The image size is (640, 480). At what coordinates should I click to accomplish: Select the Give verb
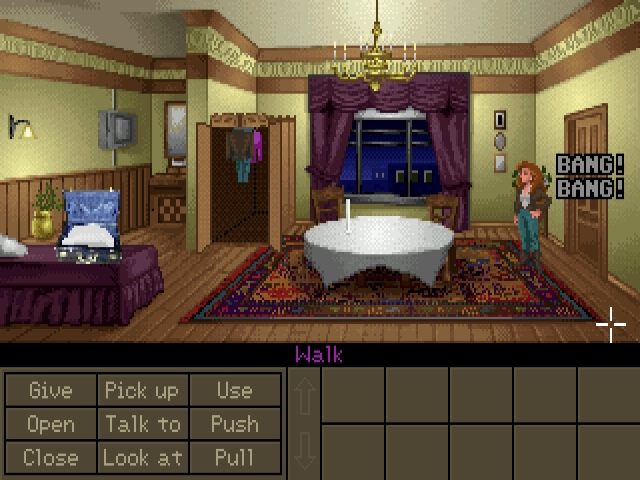click(x=50, y=390)
